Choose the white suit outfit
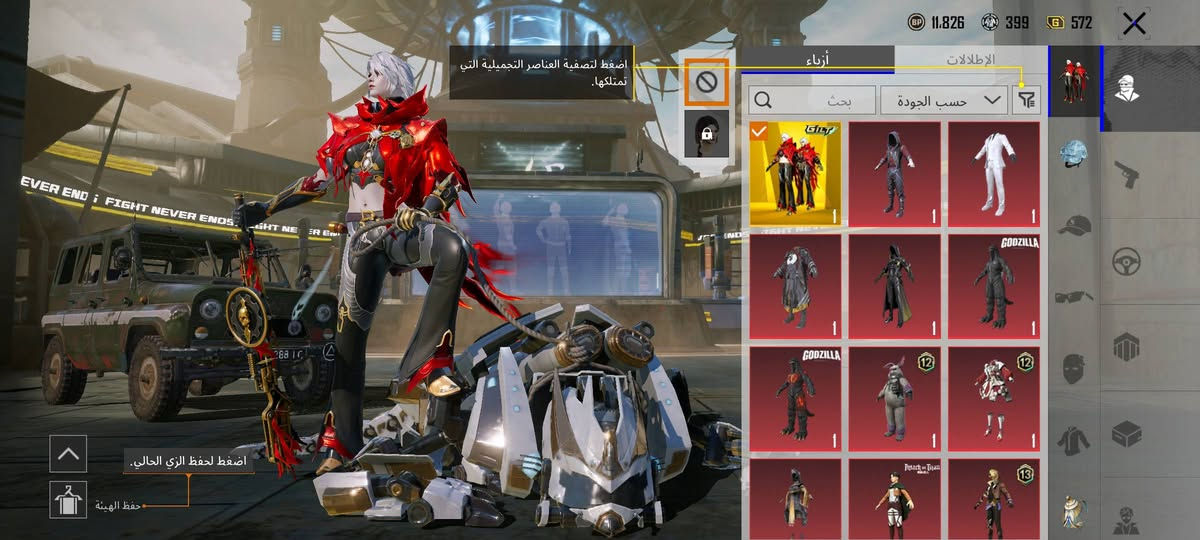 (x=993, y=174)
